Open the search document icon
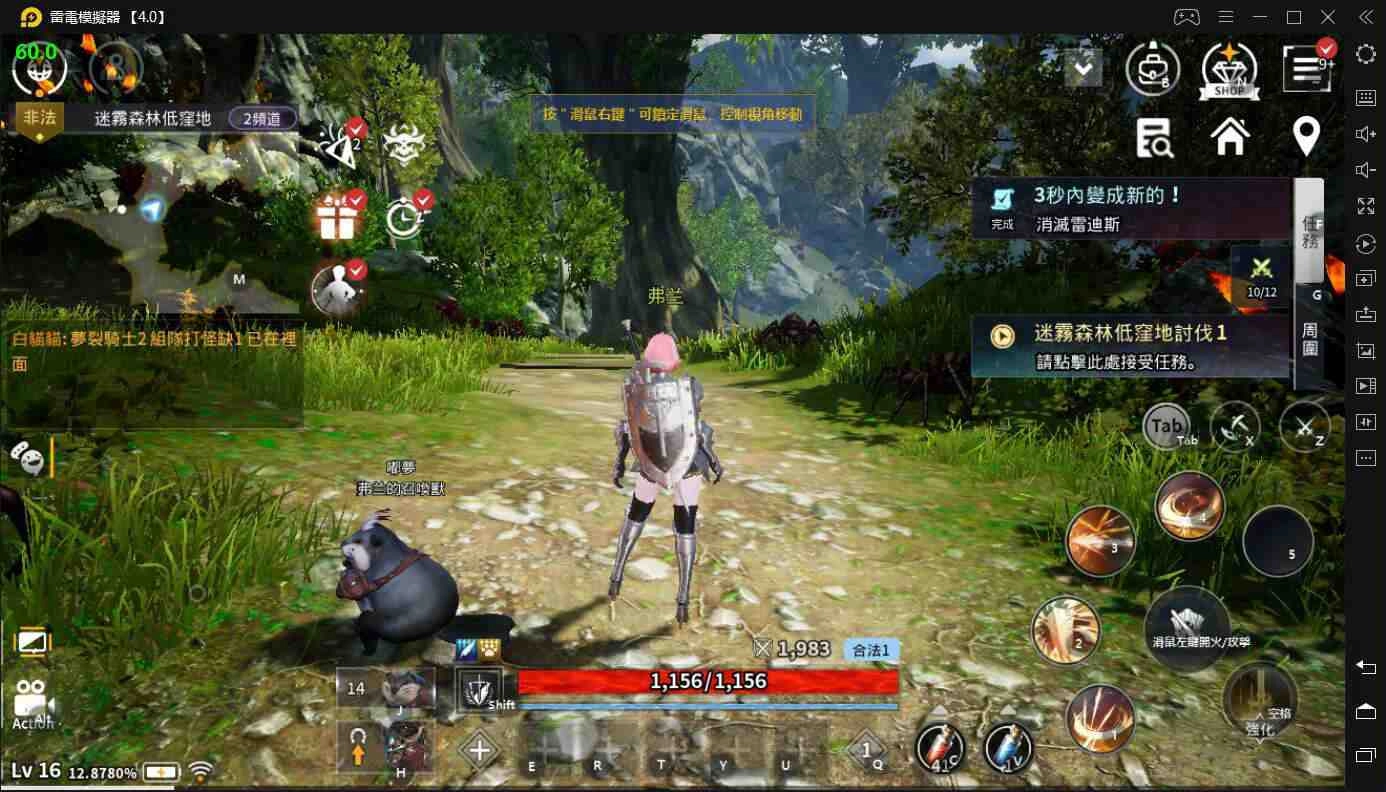The image size is (1386, 792). pos(1155,137)
